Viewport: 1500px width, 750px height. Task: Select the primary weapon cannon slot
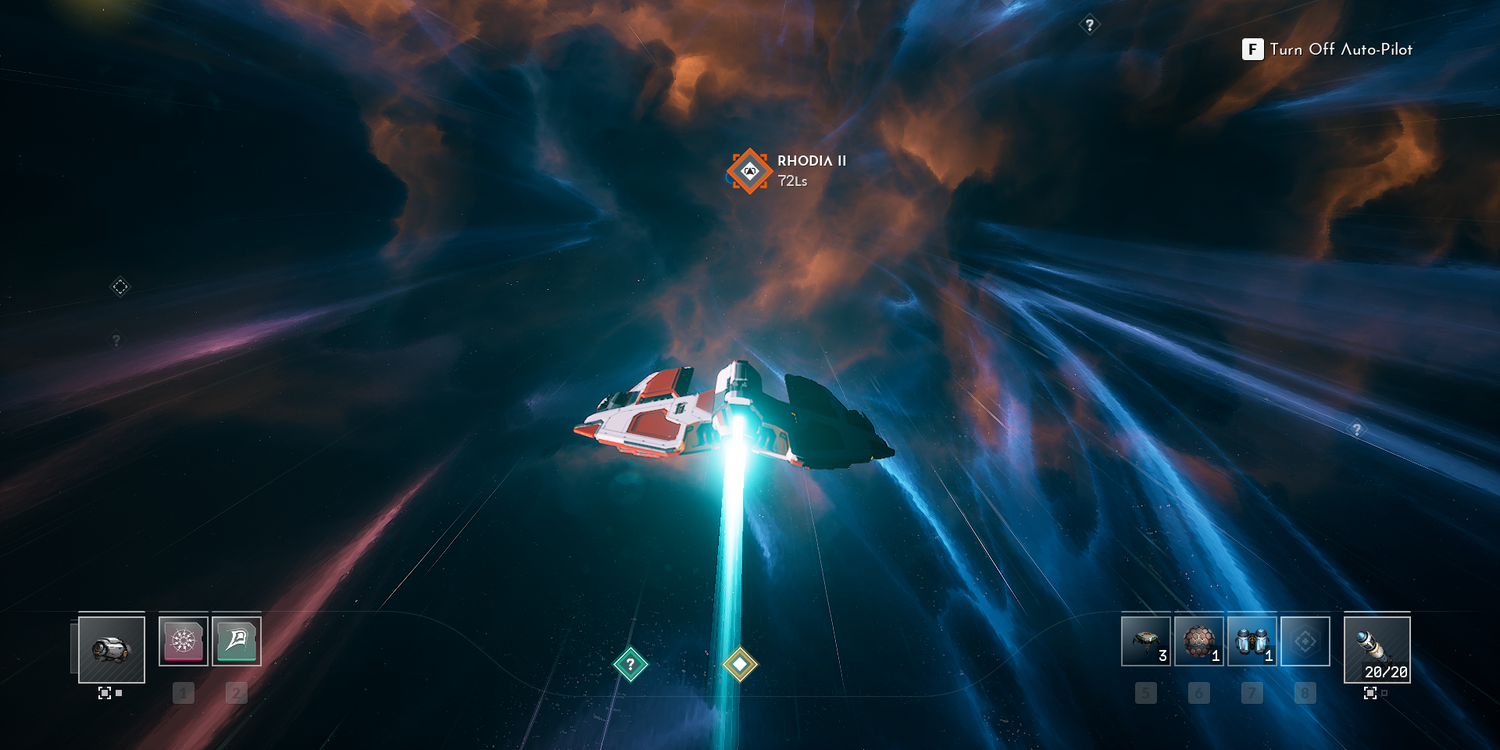111,649
